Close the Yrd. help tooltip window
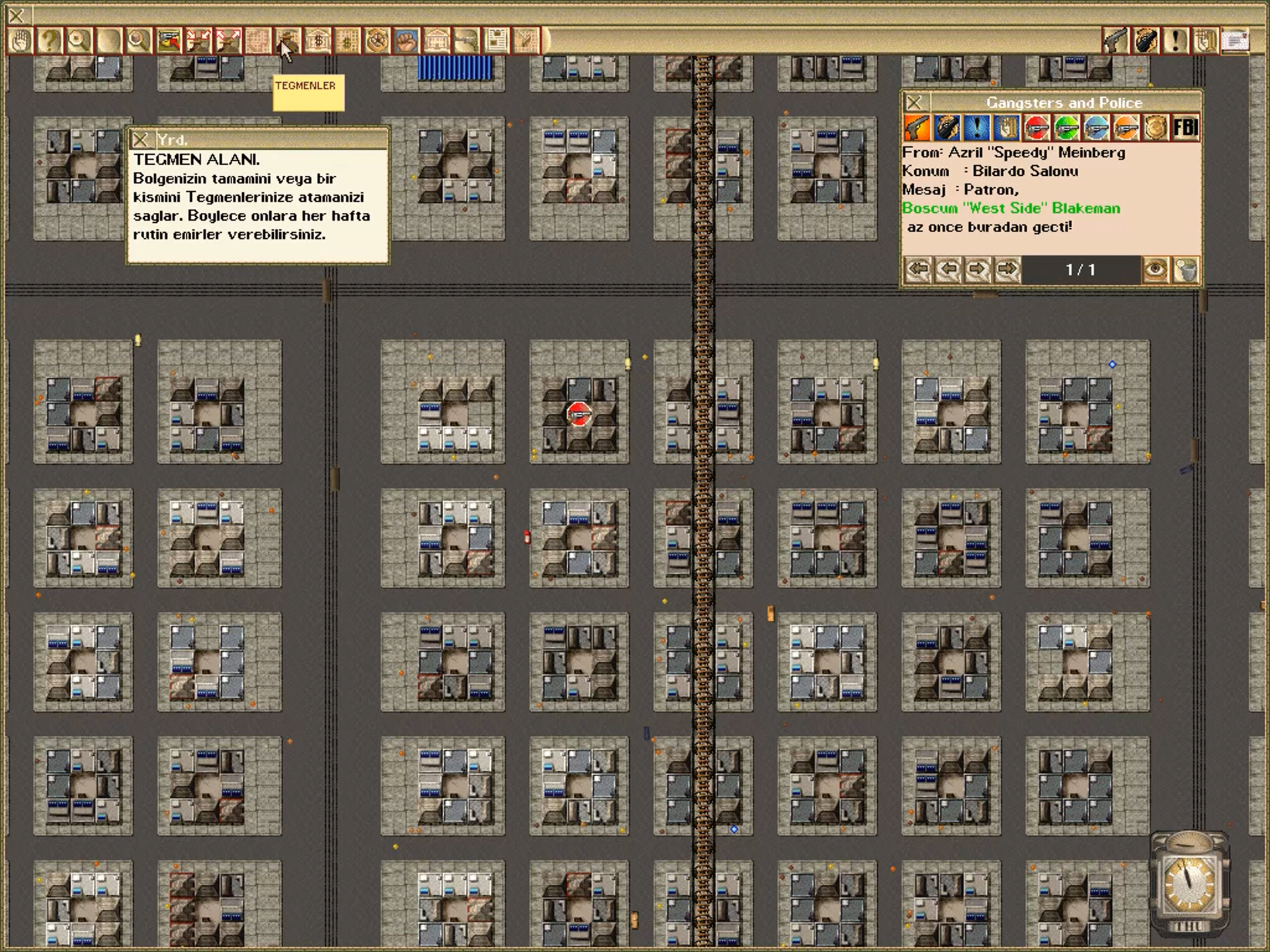This screenshot has width=1270, height=952. tap(140, 139)
